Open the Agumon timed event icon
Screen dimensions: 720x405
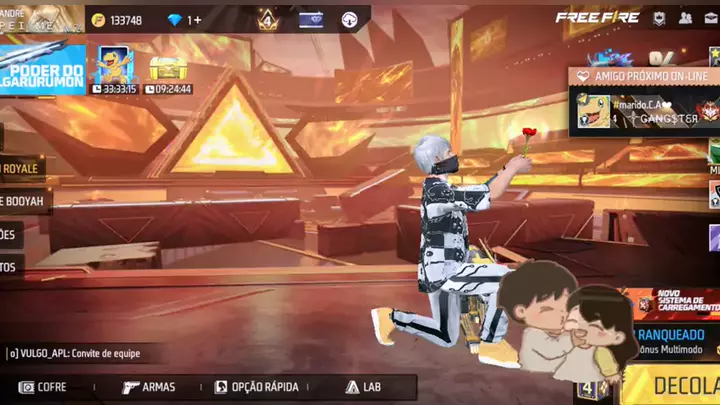112,67
